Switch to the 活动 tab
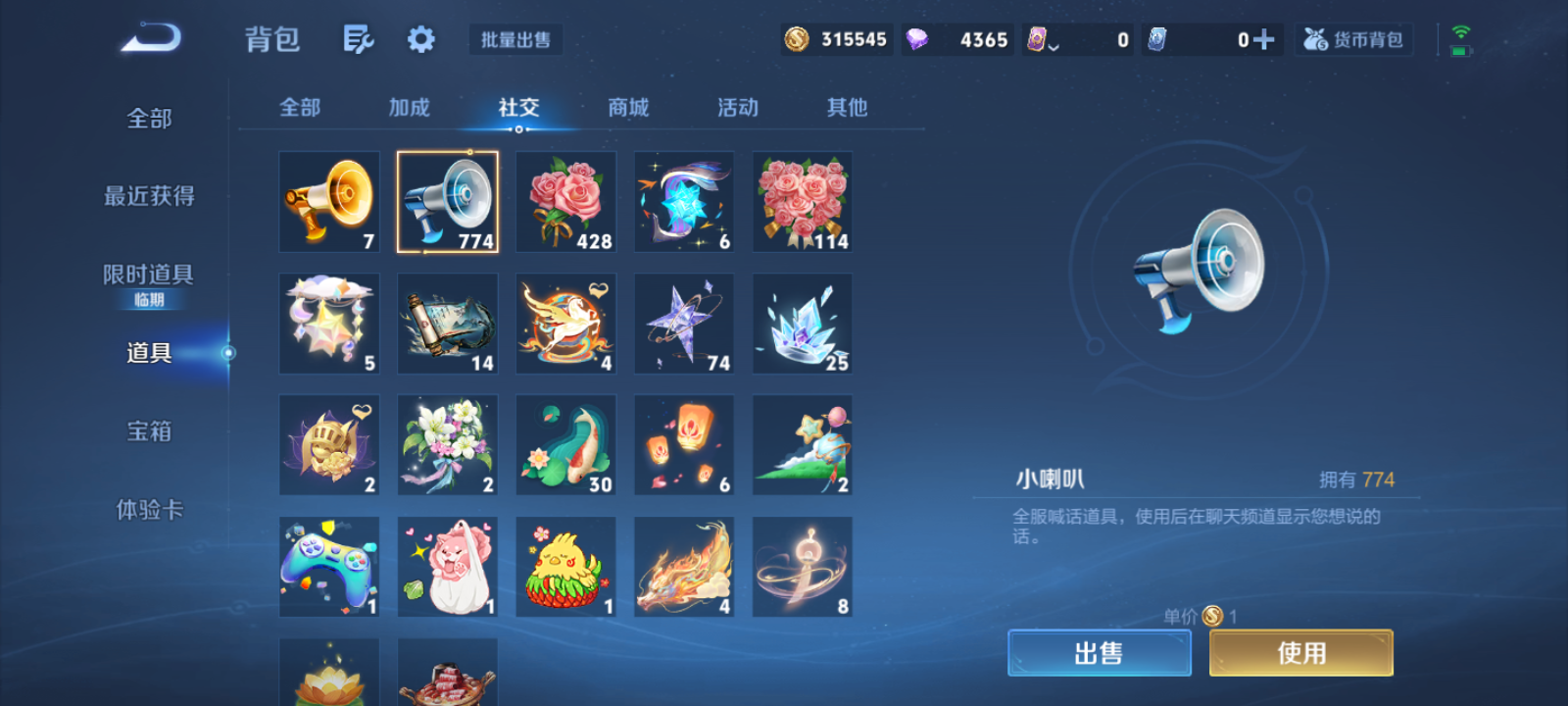 point(737,108)
